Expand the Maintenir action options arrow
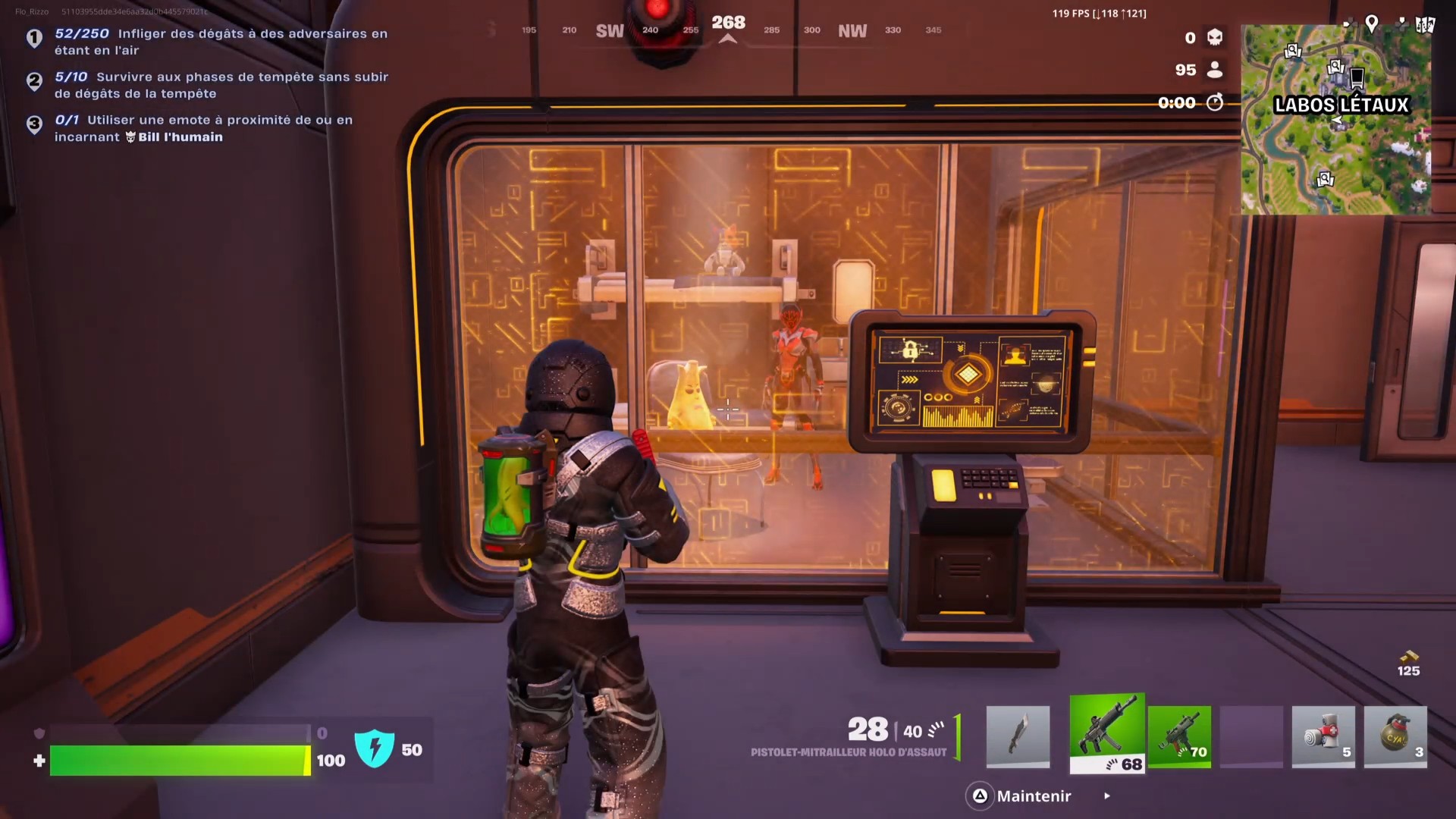Image resolution: width=1456 pixels, height=819 pixels. pyautogui.click(x=1106, y=796)
